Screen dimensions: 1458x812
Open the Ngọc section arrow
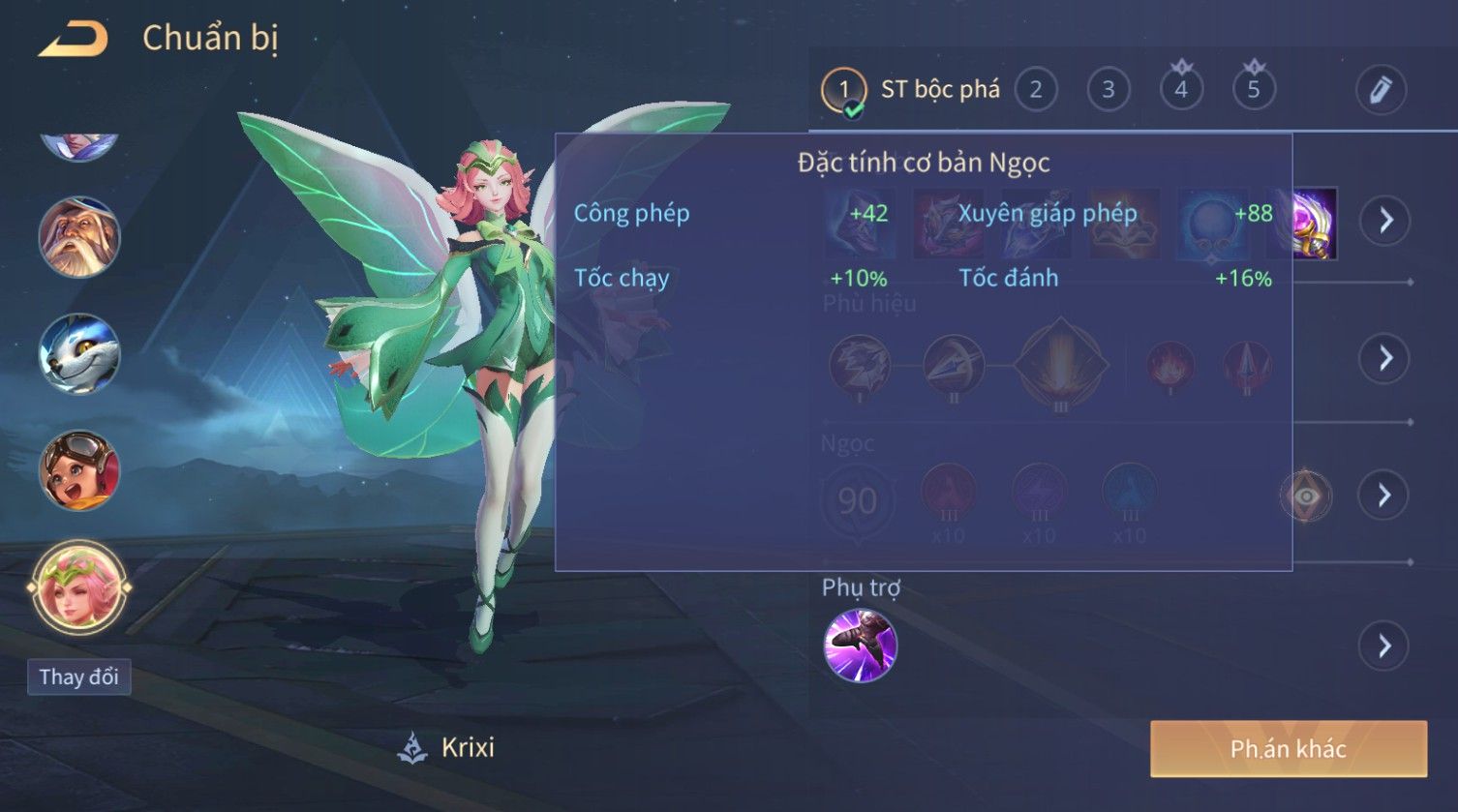[1384, 496]
